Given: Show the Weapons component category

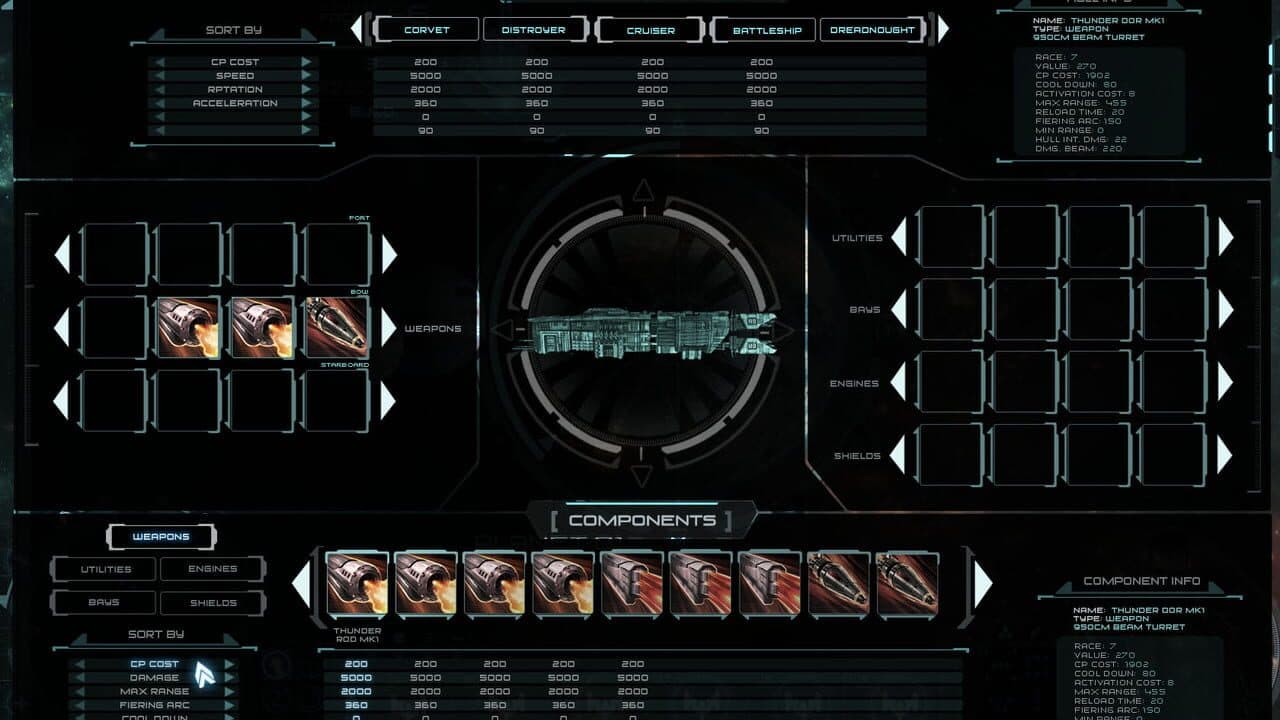Looking at the screenshot, I should [161, 537].
